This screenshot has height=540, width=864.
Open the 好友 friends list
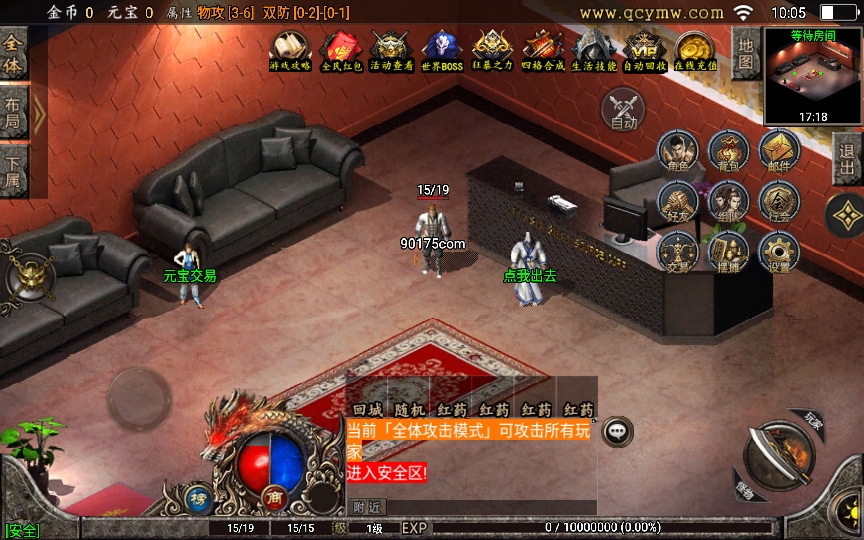(678, 202)
